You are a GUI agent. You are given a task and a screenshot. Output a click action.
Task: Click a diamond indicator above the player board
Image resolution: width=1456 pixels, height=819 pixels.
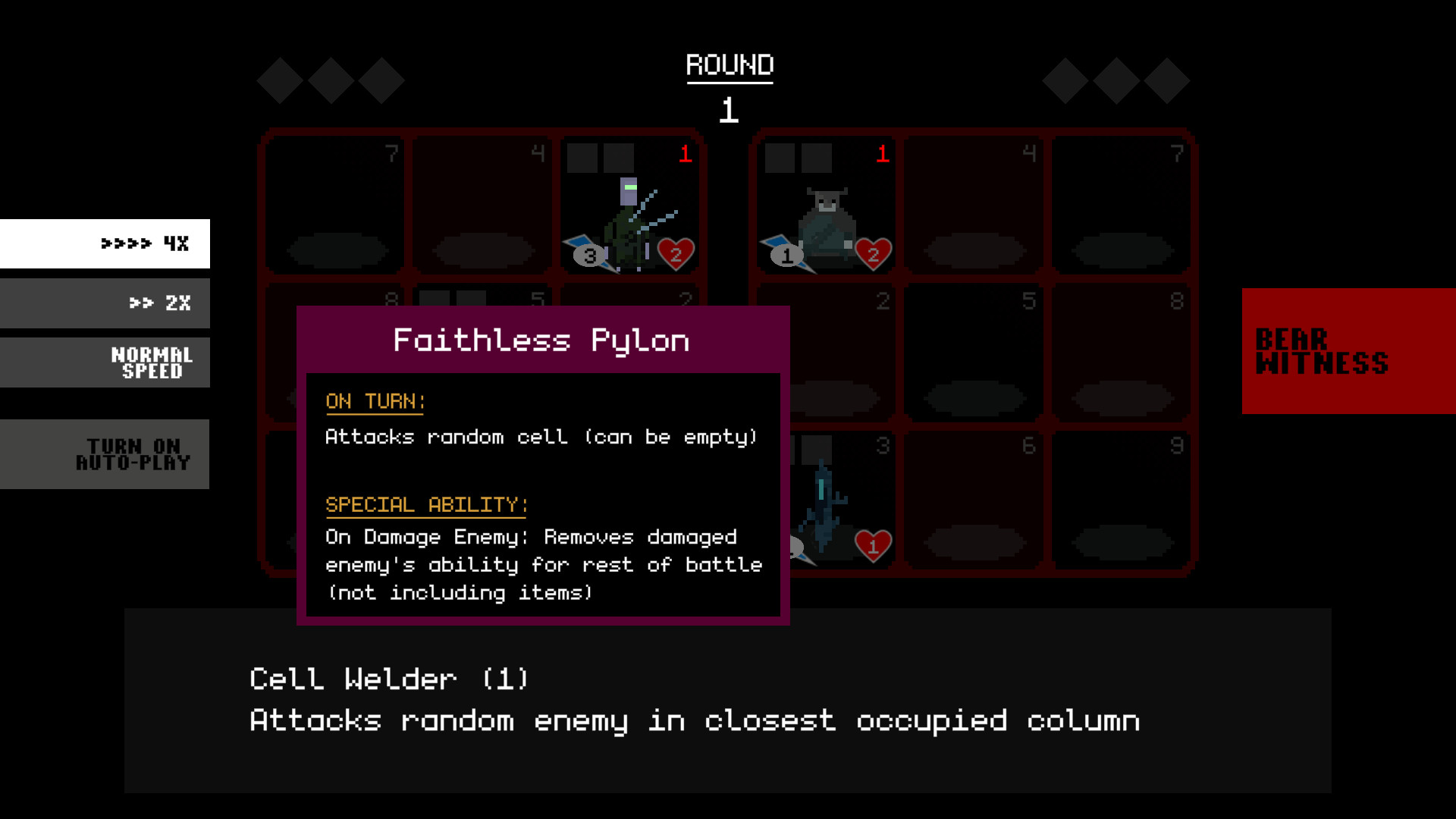click(330, 80)
